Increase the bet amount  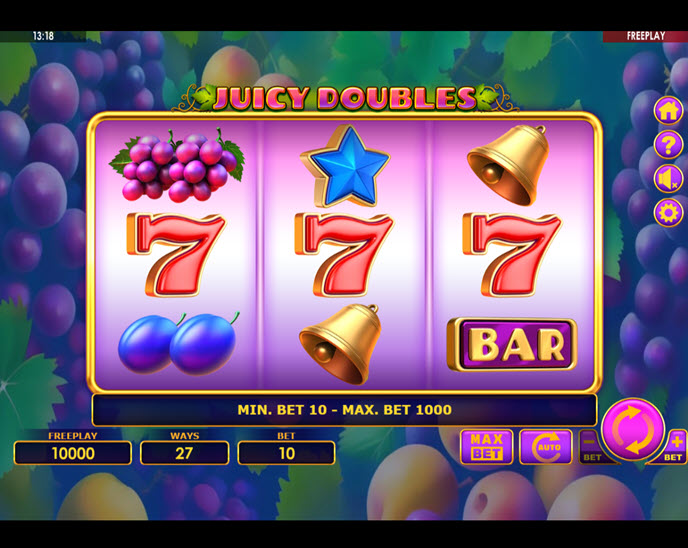point(676,446)
